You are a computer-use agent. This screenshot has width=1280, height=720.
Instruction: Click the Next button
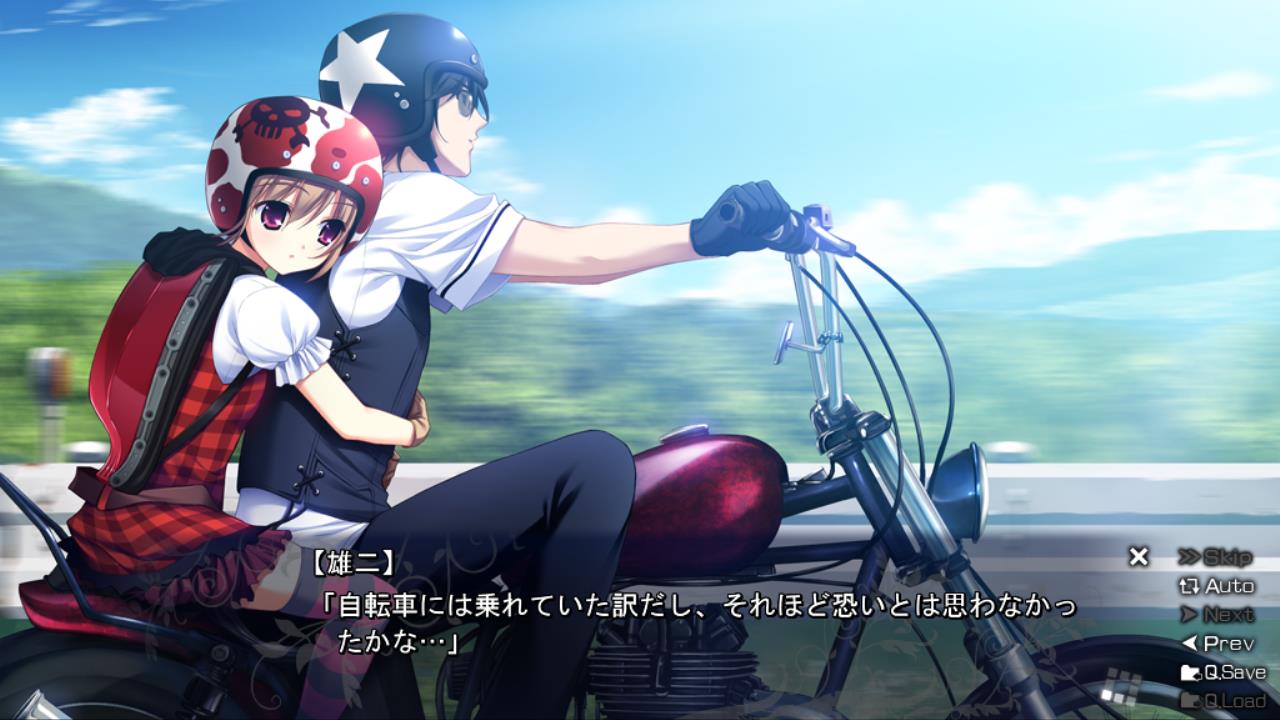click(1217, 615)
